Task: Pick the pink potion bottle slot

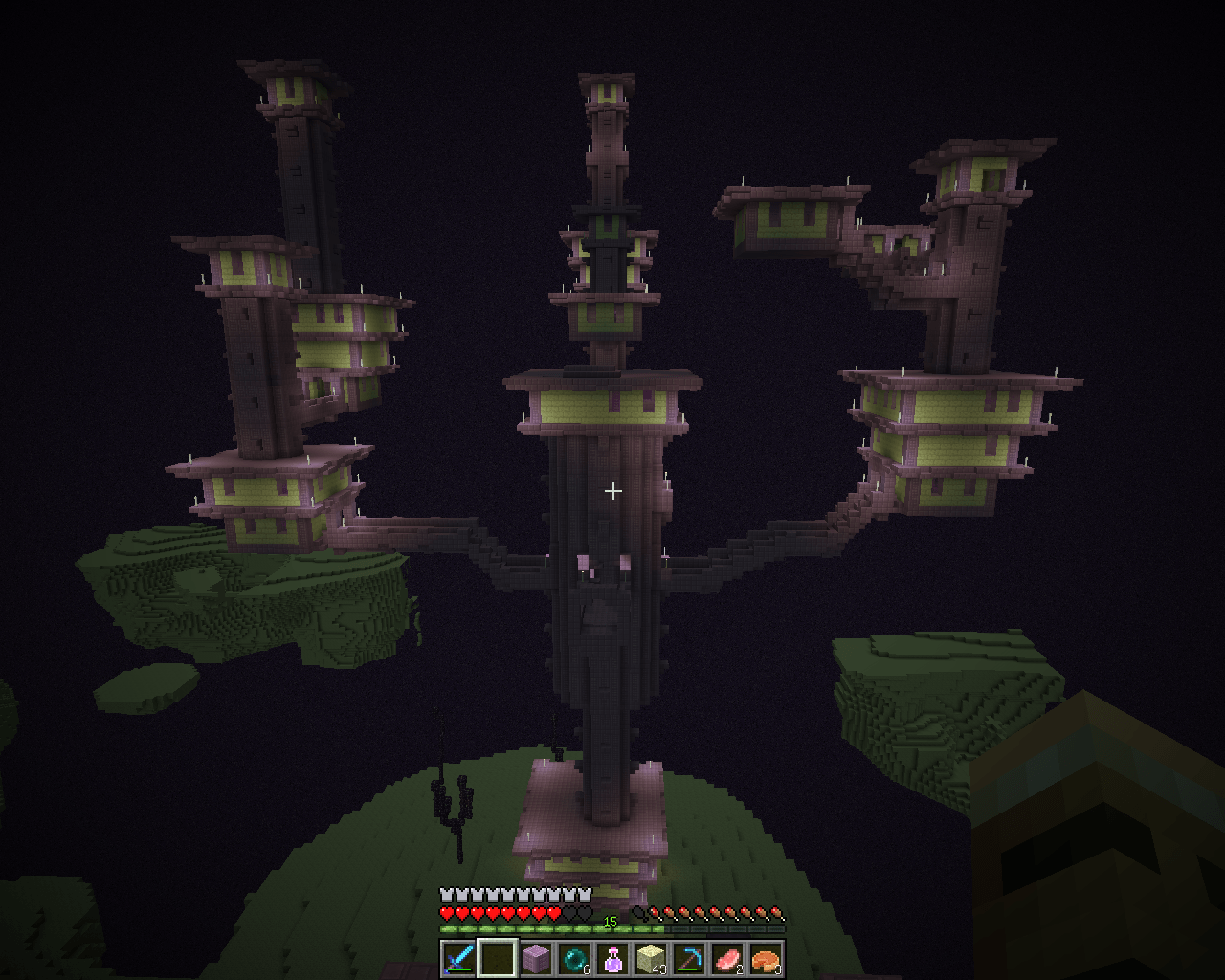Action: point(612,958)
